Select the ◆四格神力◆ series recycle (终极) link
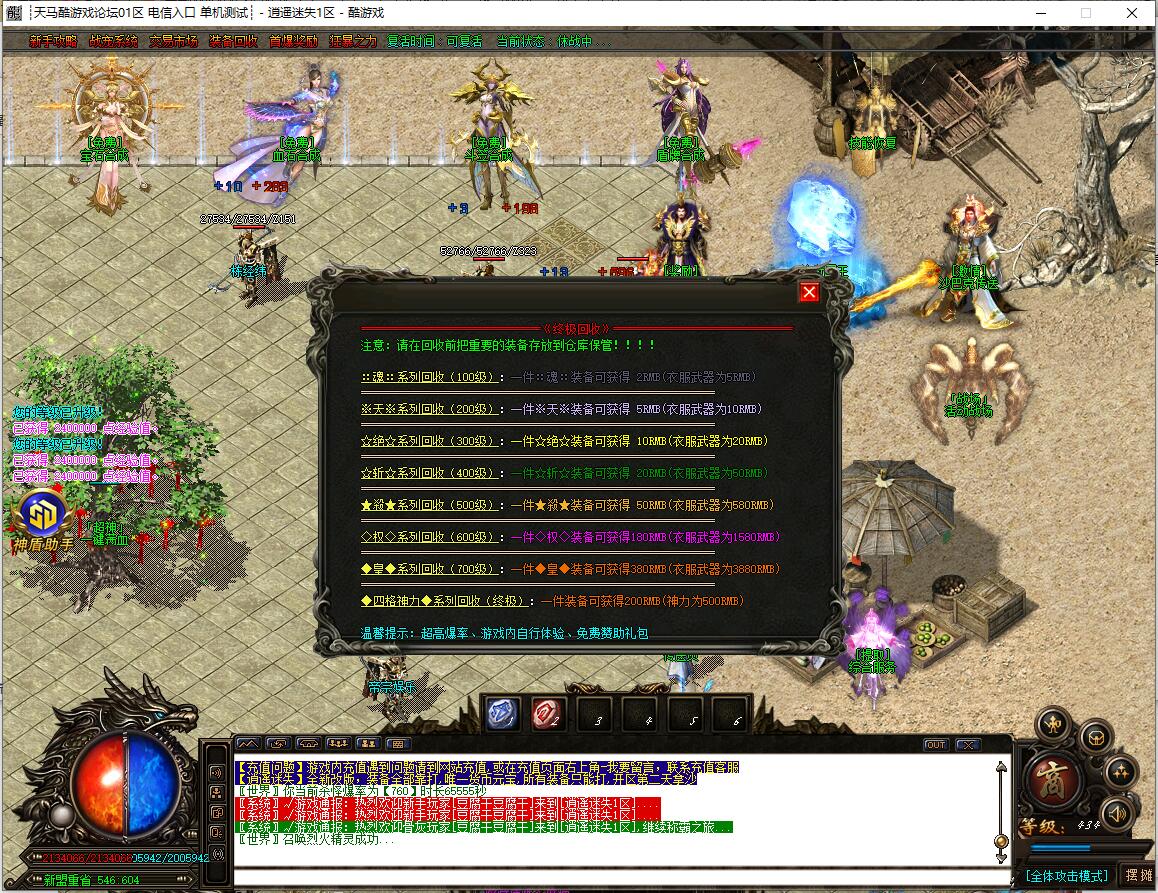 tap(446, 601)
